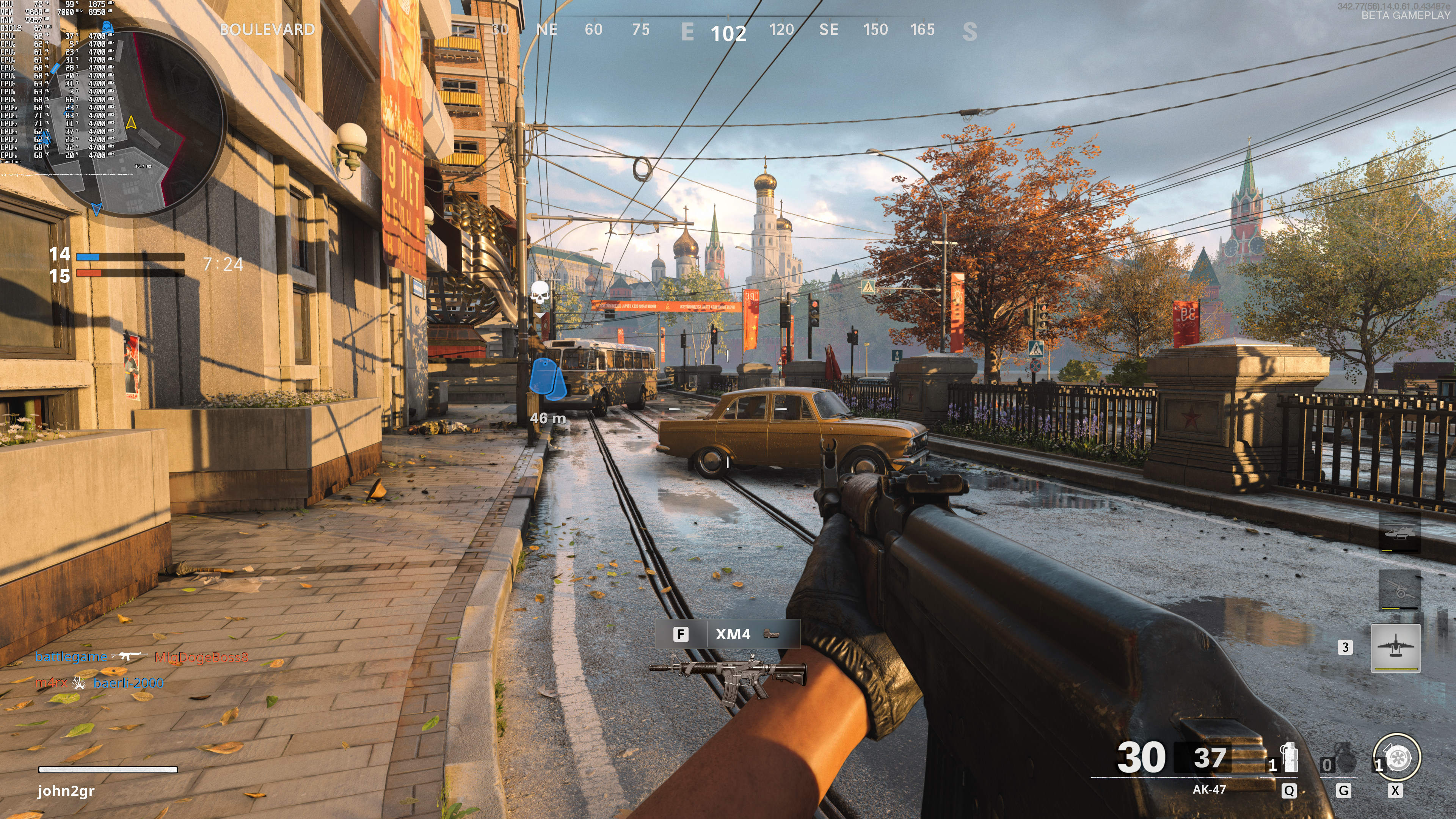Select the attack helicopter scorestreak icon

pyautogui.click(x=1399, y=532)
